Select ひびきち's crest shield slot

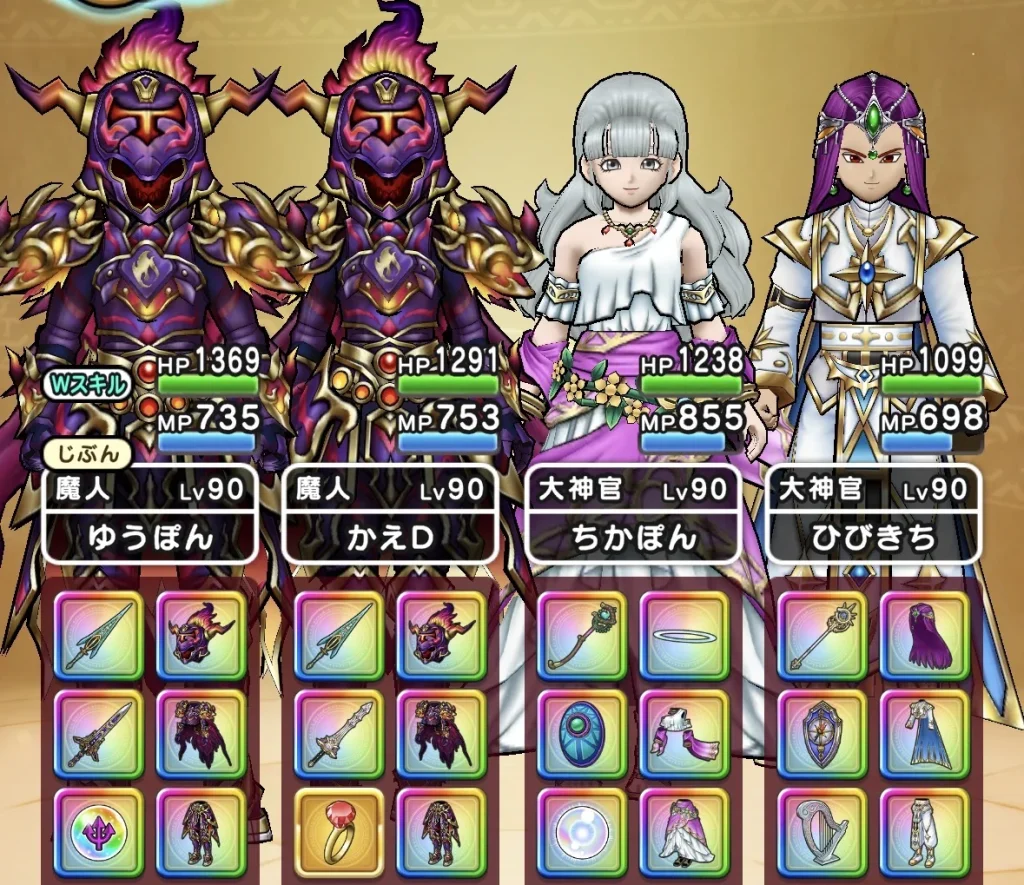click(x=823, y=733)
